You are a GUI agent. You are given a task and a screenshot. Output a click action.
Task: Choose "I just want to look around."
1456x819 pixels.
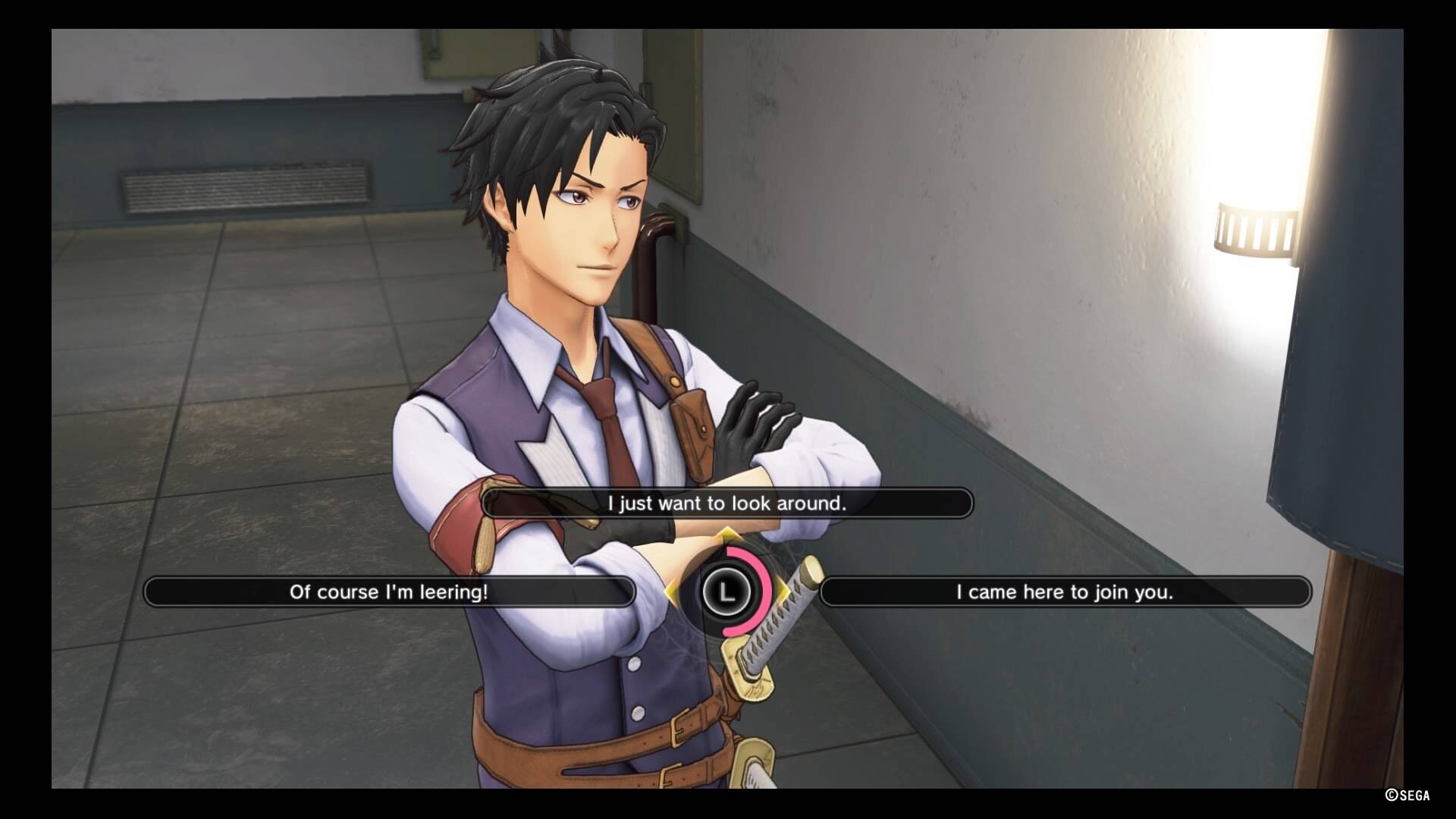point(726,504)
